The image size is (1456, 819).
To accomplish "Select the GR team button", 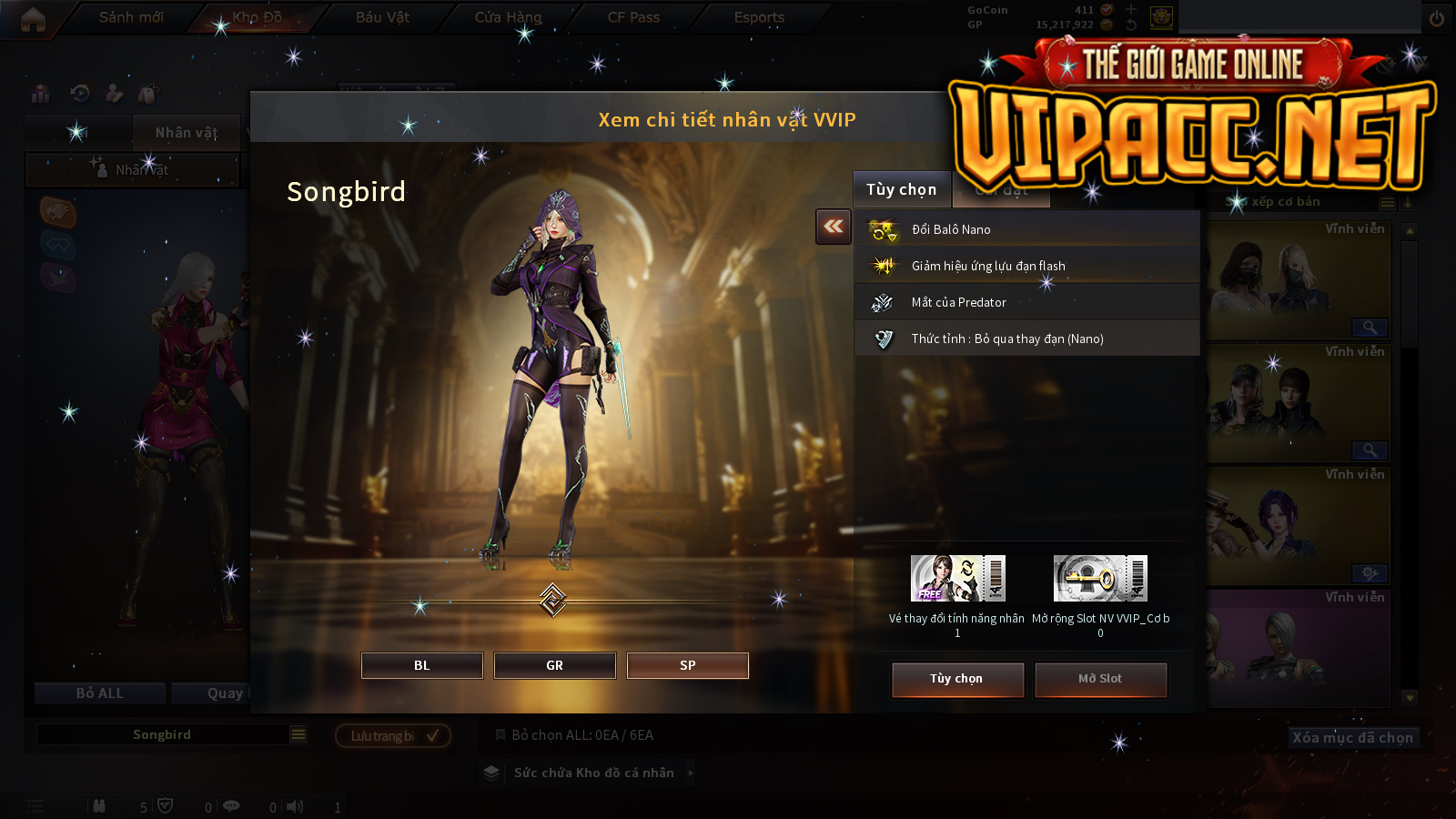I will [x=554, y=665].
